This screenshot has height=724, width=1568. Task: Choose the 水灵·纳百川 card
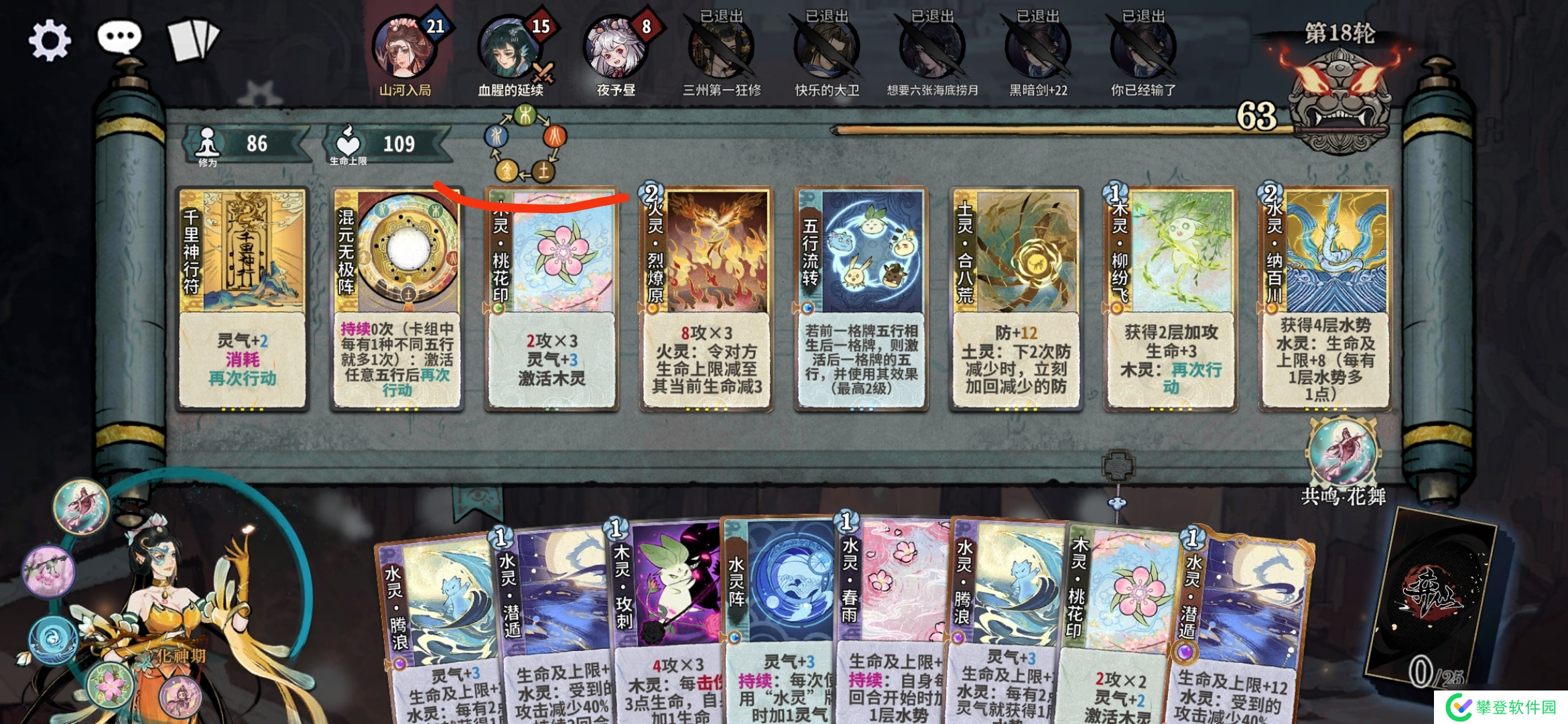(x=1325, y=298)
